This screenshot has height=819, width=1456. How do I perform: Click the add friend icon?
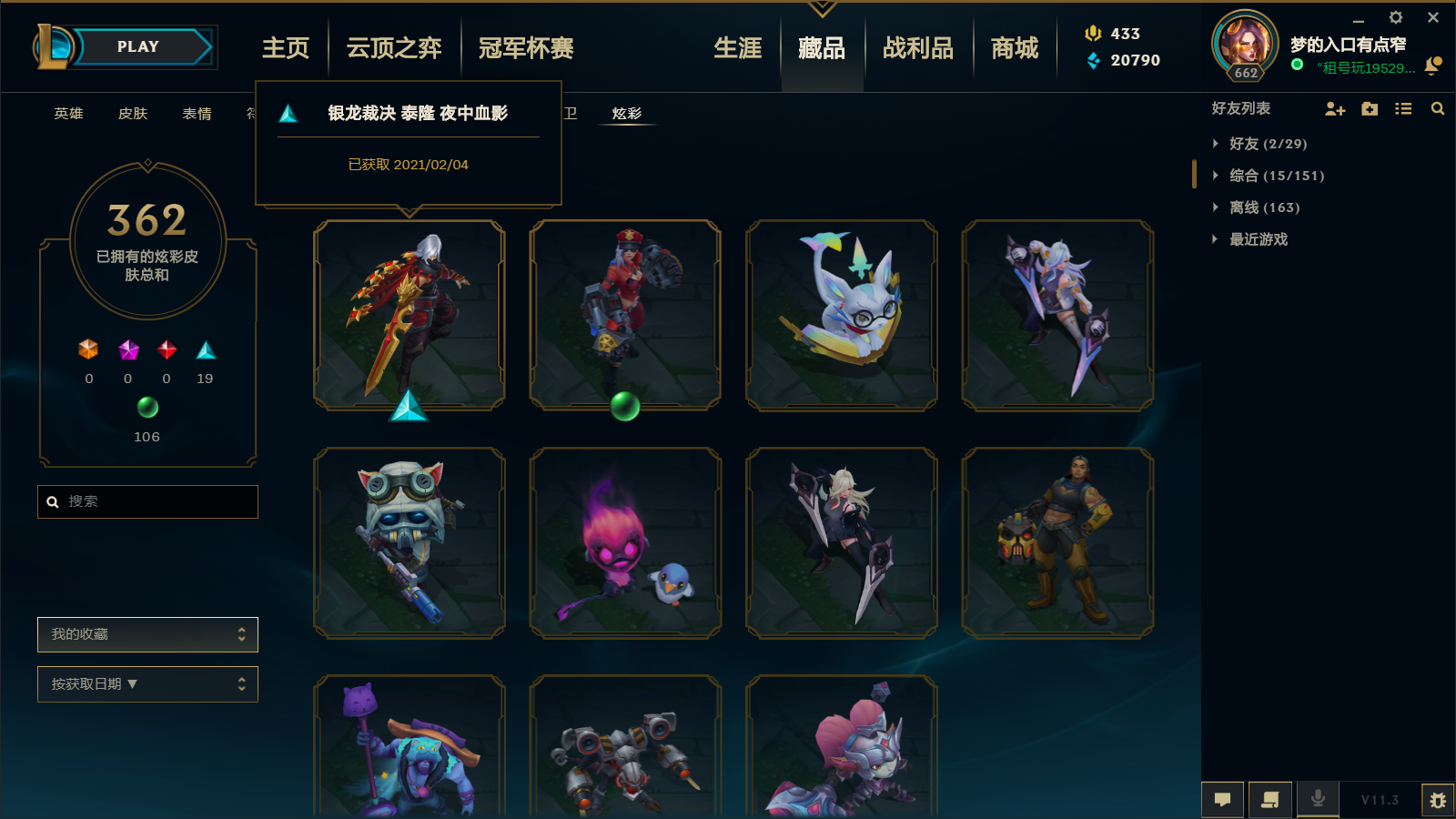point(1335,108)
